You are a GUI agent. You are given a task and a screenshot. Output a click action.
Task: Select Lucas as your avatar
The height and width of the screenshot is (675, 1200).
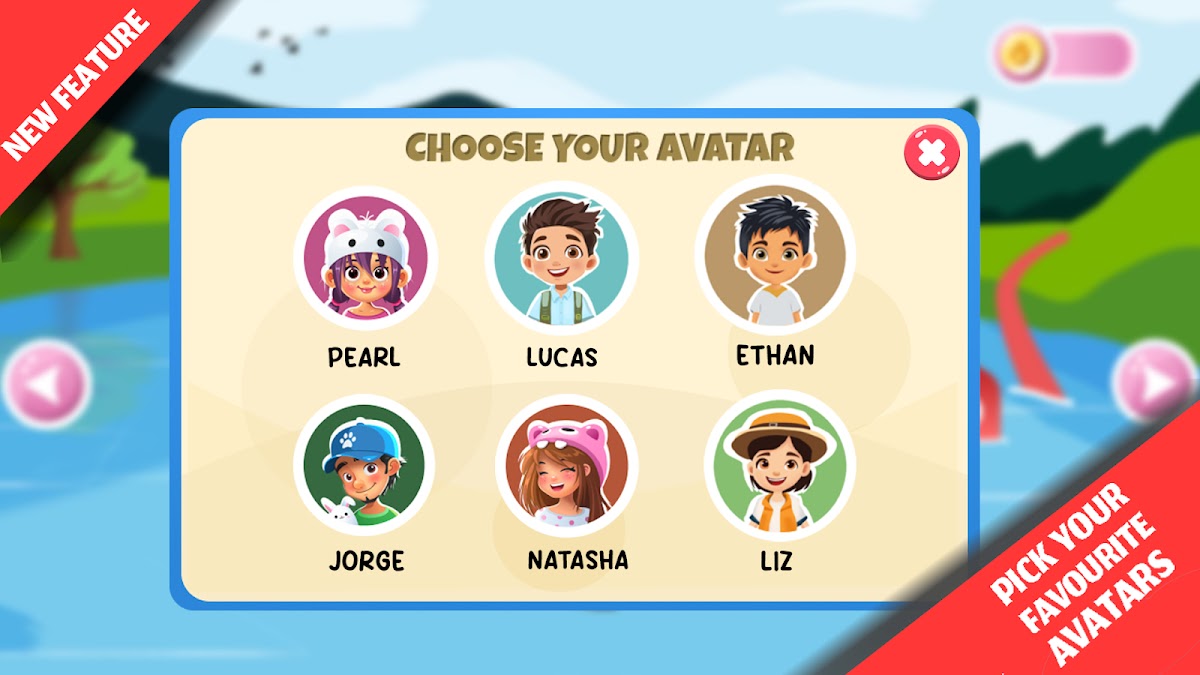pyautogui.click(x=561, y=256)
